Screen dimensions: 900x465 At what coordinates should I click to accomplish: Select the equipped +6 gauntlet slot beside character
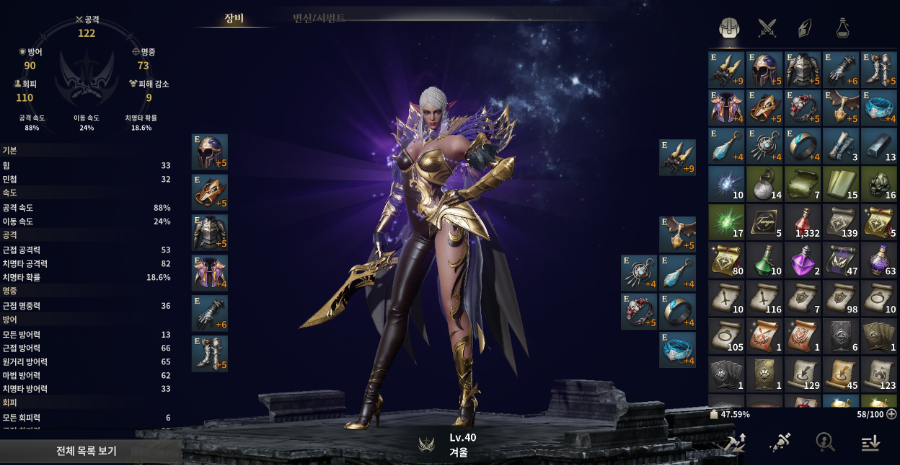point(210,313)
